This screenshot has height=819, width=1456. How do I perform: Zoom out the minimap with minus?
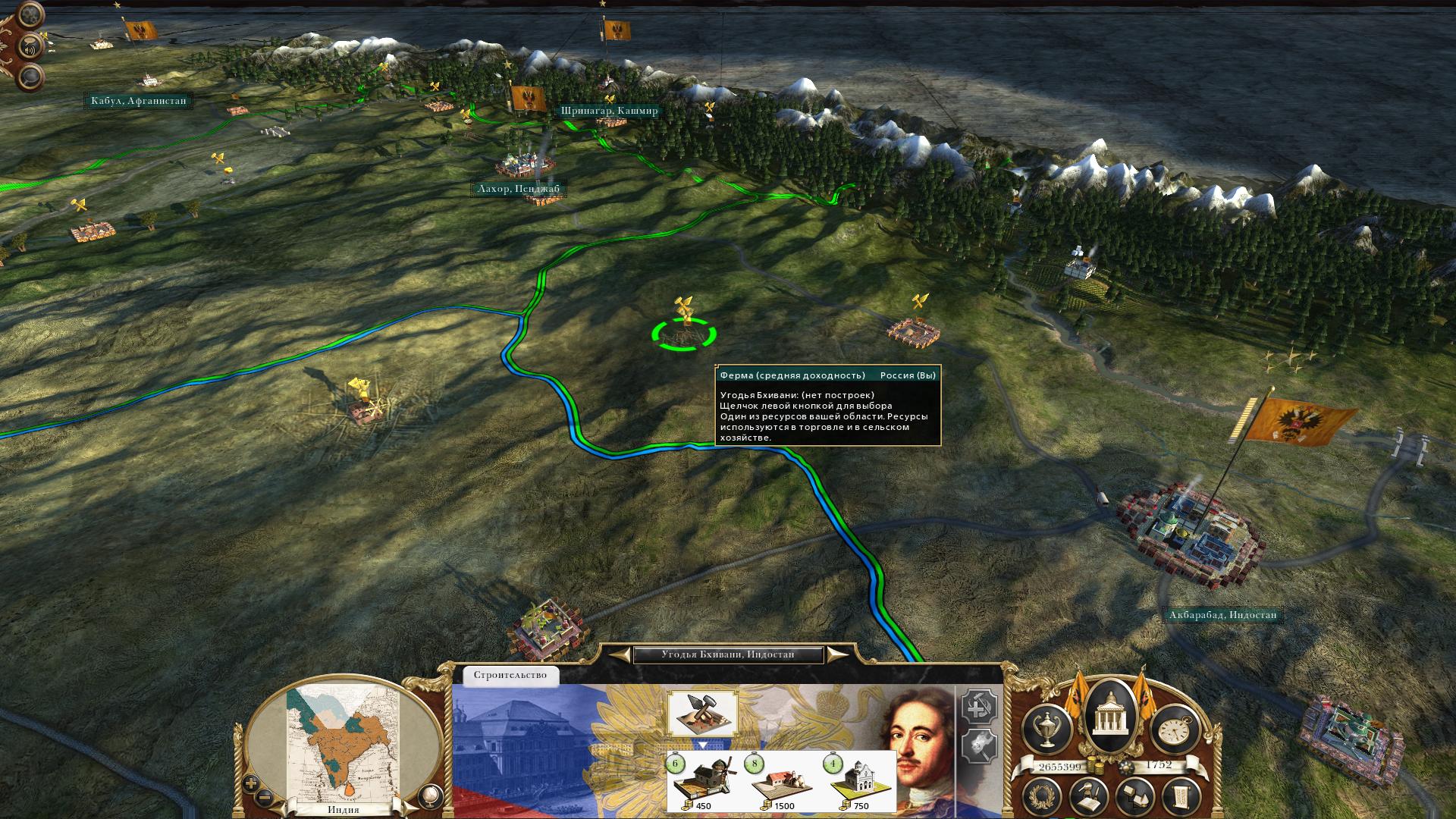click(x=264, y=797)
